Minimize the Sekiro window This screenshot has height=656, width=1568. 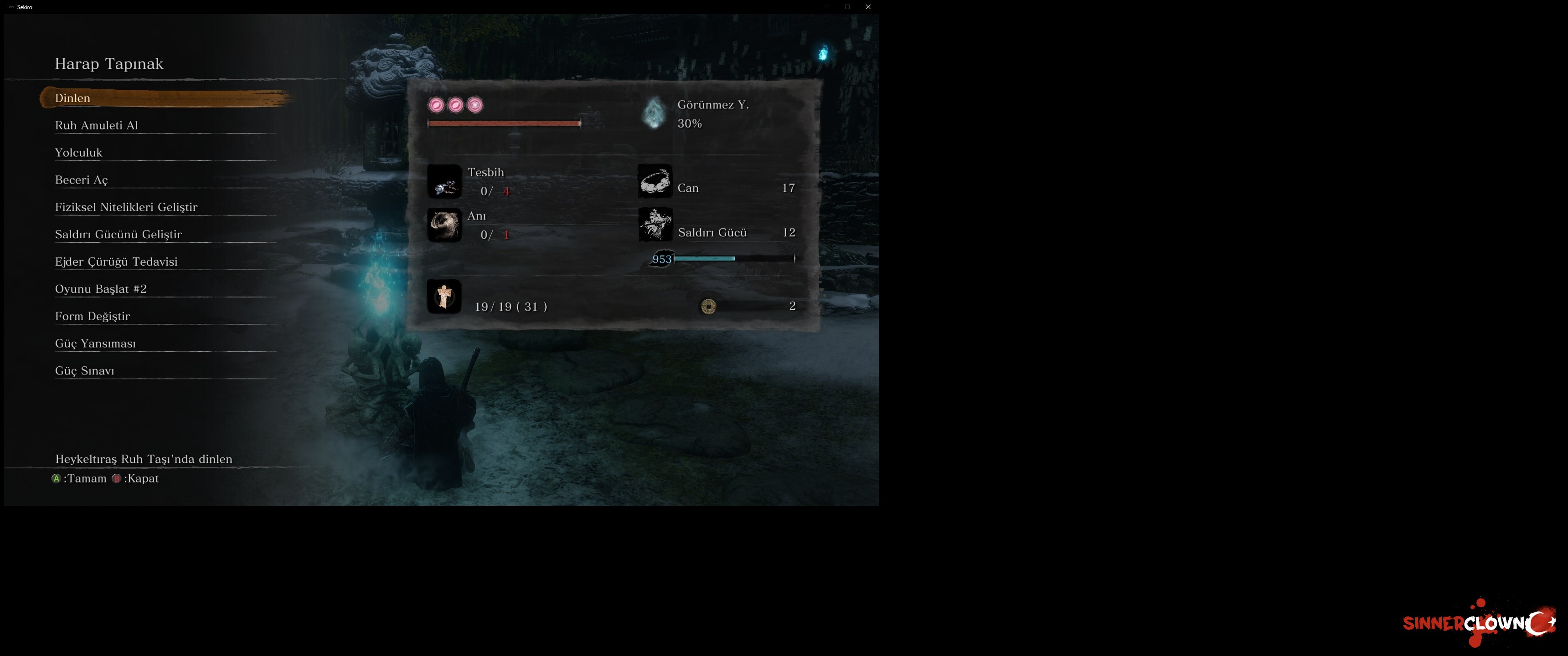tap(826, 7)
